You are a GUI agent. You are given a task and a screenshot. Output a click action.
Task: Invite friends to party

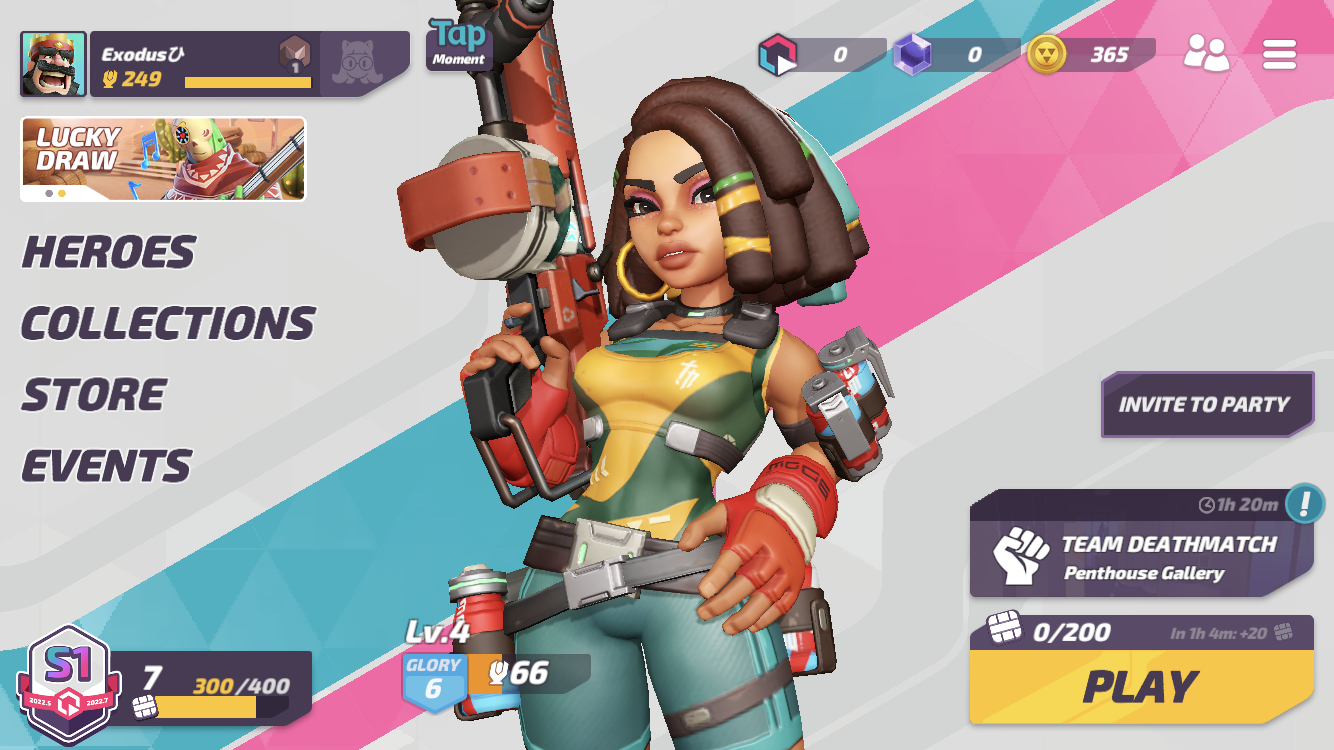click(1205, 404)
